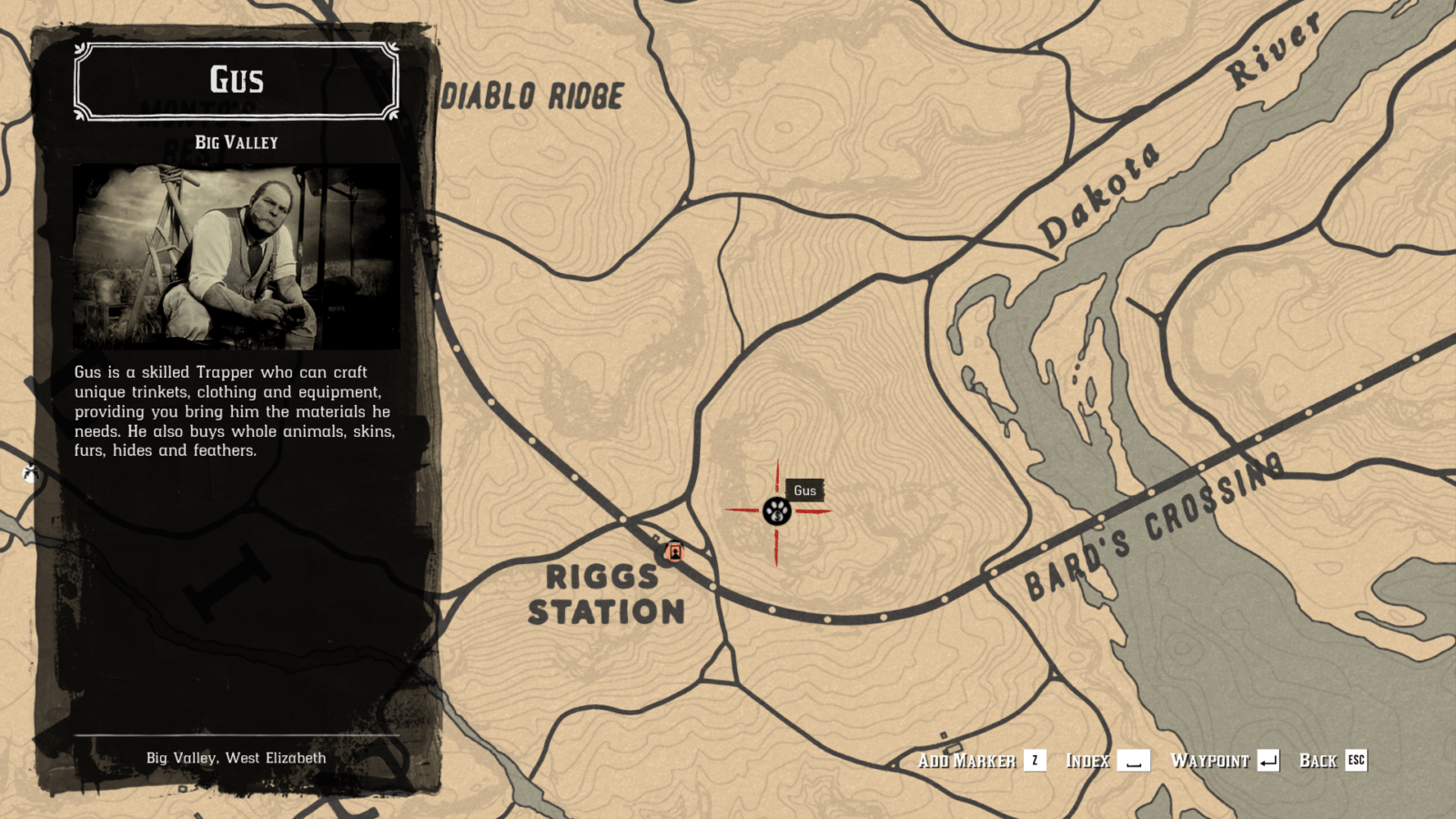Click the spacebar key icon next to Index
Screen dimensions: 1456x819
pos(1133,761)
